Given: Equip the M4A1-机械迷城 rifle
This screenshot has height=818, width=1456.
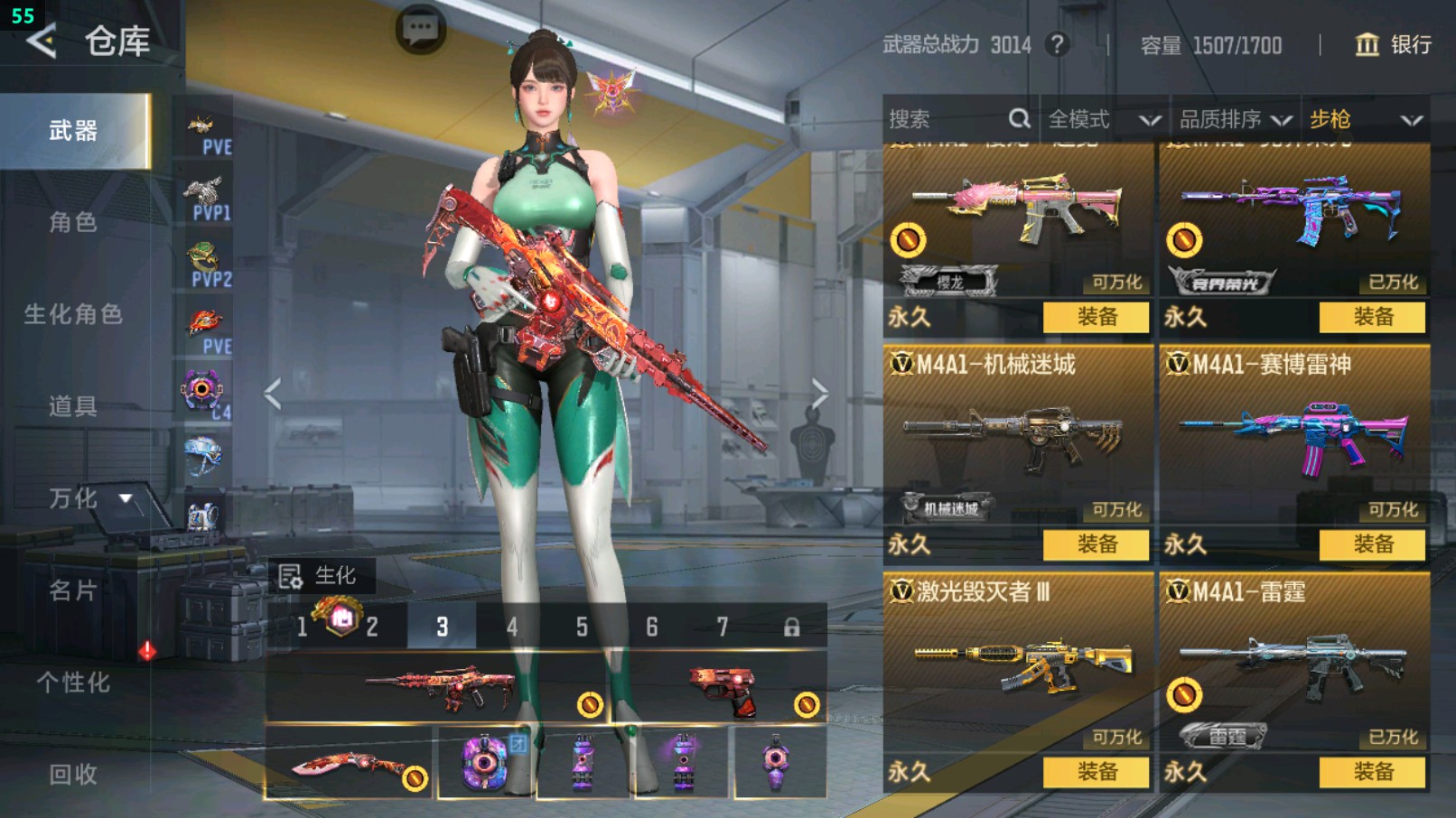Looking at the screenshot, I should point(1096,544).
